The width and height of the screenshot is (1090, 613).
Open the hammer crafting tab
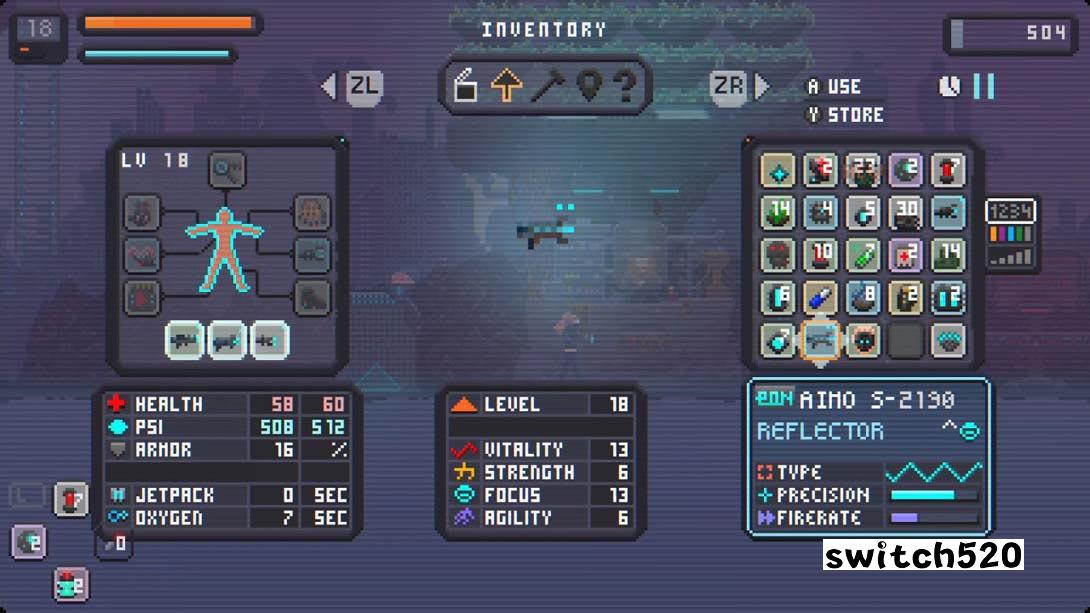(x=547, y=87)
